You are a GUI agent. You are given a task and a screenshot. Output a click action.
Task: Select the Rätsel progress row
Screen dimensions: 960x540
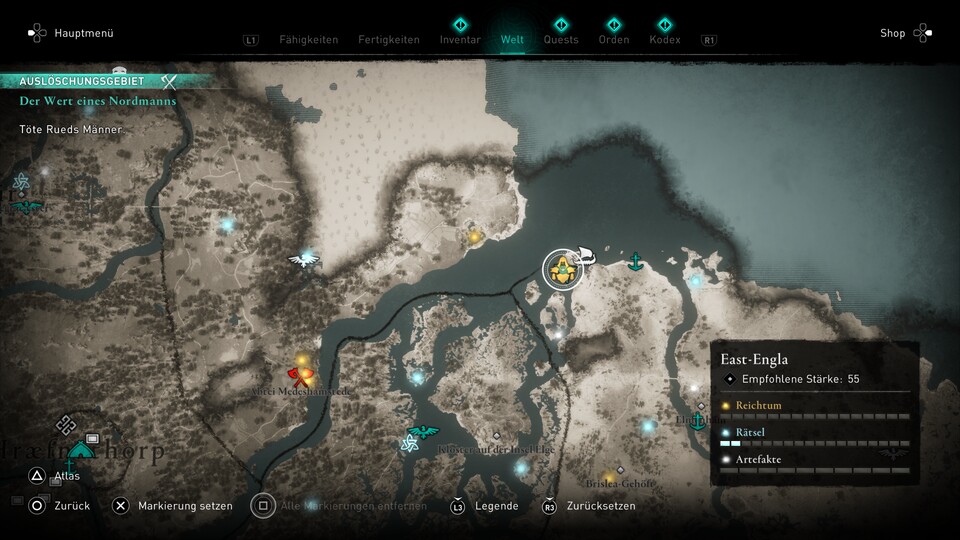point(814,436)
